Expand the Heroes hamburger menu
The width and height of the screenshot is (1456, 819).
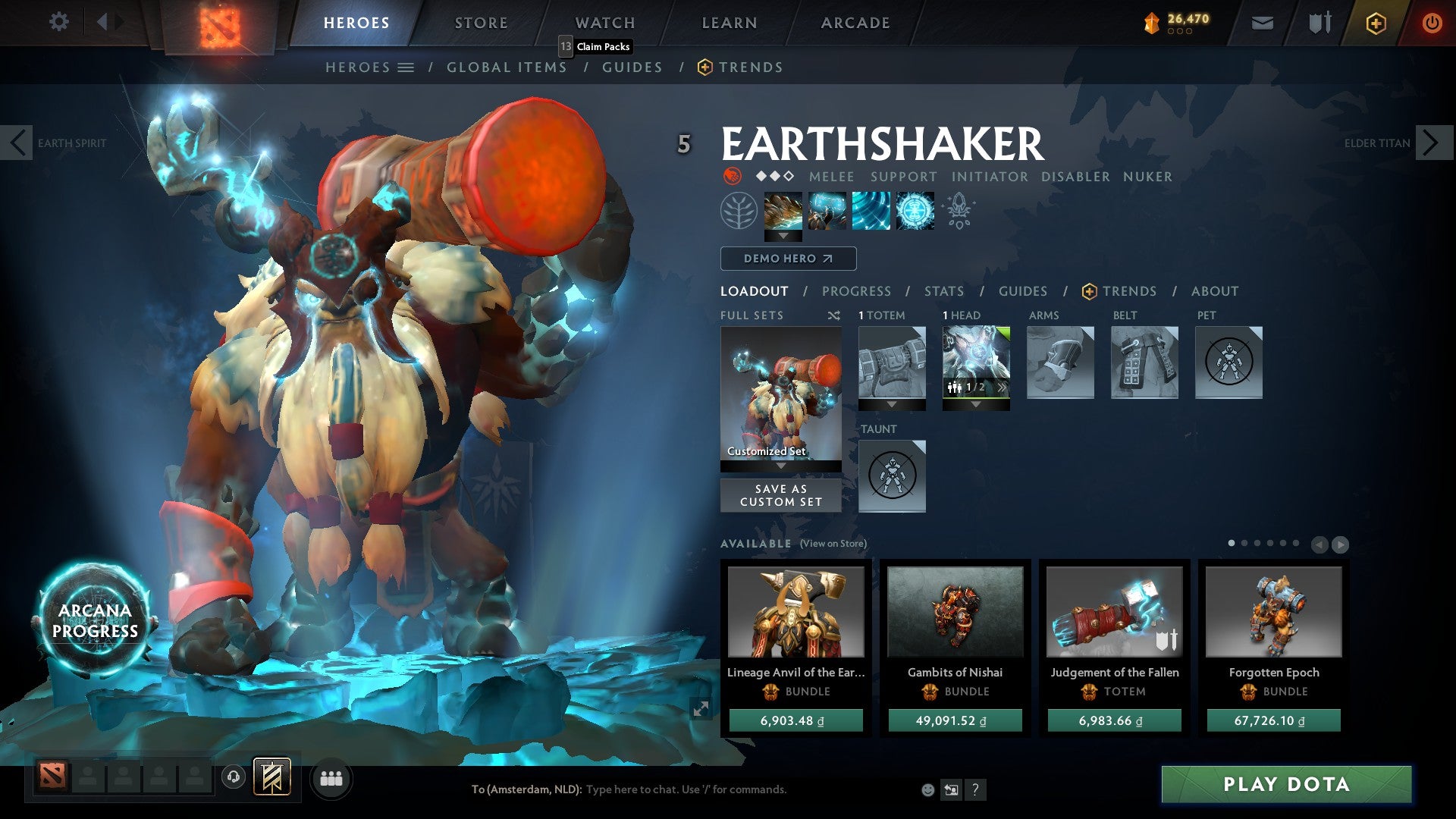tap(405, 67)
